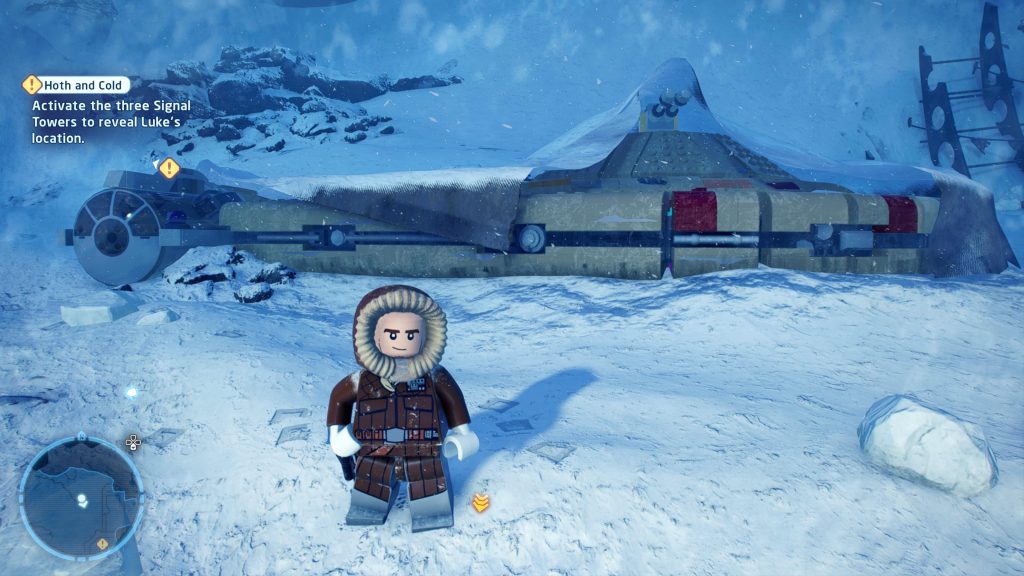This screenshot has width=1024, height=576.
Task: Select the orange mission marker on the minimap
Action: coord(101,543)
